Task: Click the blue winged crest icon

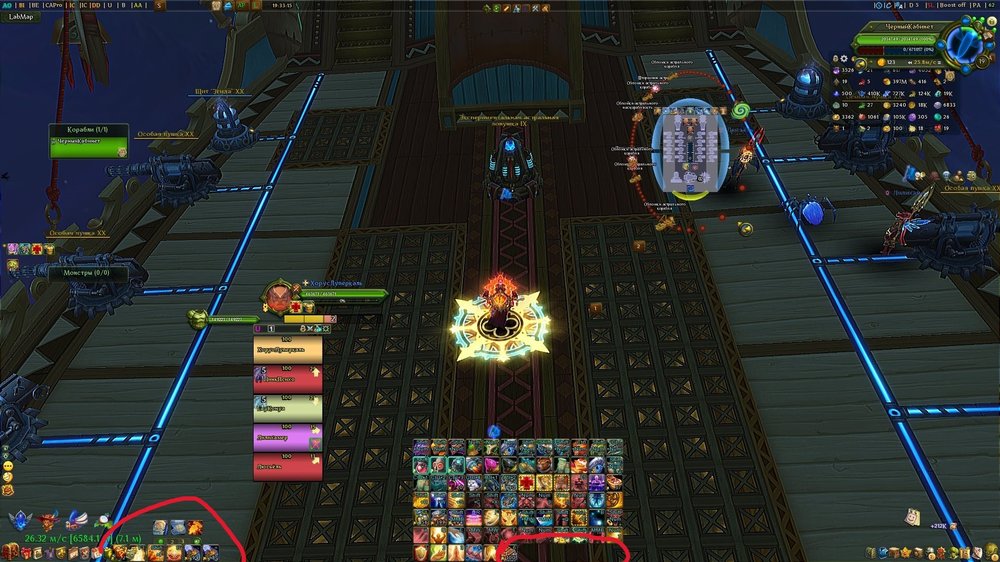Action: (x=20, y=521)
